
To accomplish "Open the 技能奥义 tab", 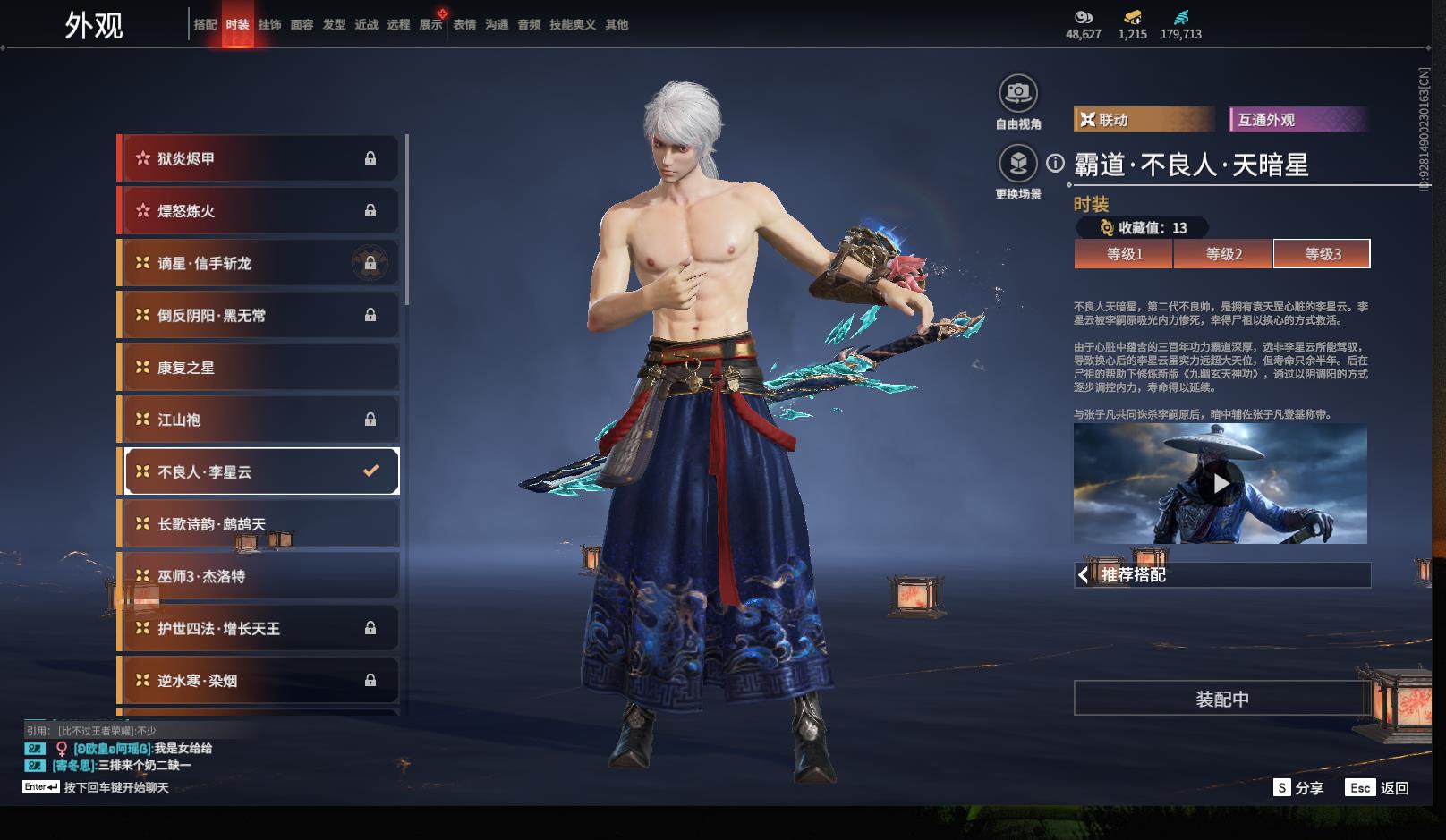I will click(x=572, y=25).
